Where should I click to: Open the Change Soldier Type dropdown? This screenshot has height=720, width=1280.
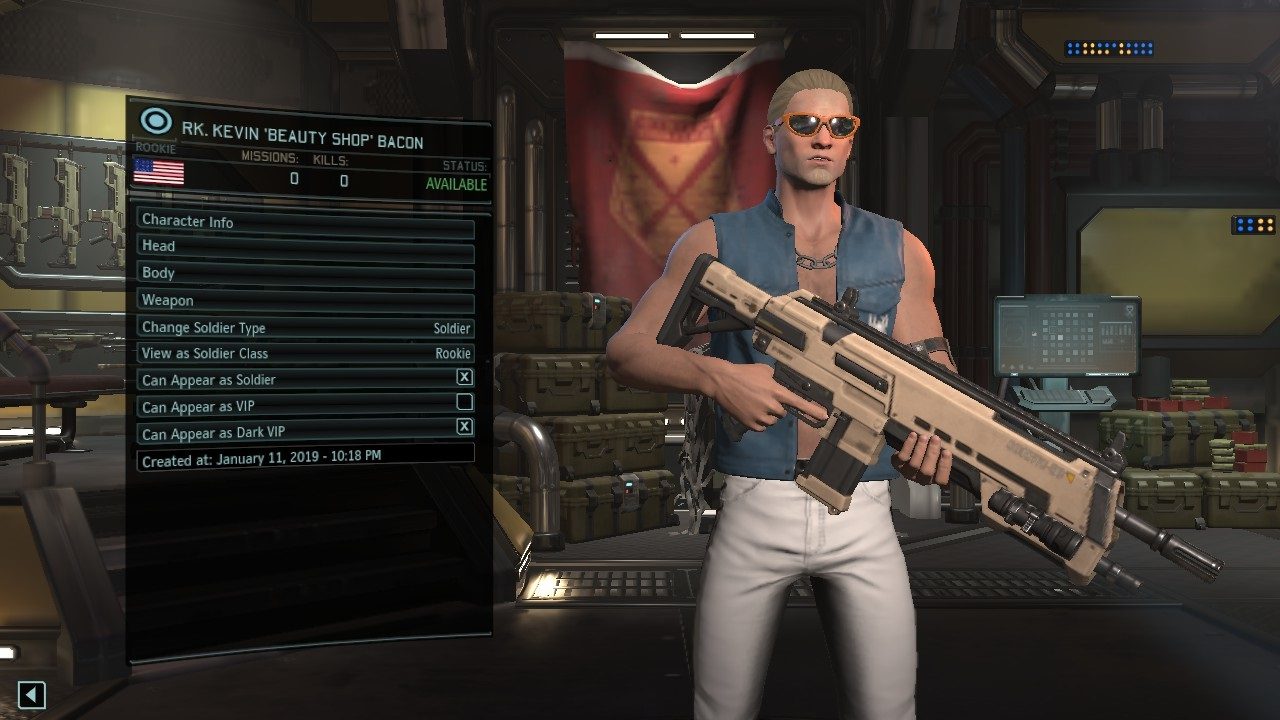300,328
